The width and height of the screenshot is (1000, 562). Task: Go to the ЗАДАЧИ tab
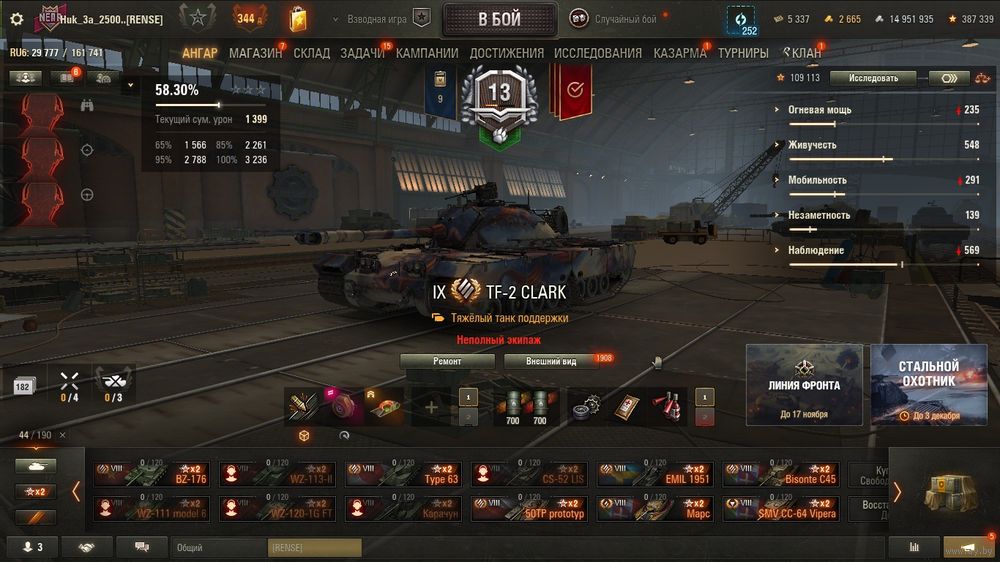(362, 53)
